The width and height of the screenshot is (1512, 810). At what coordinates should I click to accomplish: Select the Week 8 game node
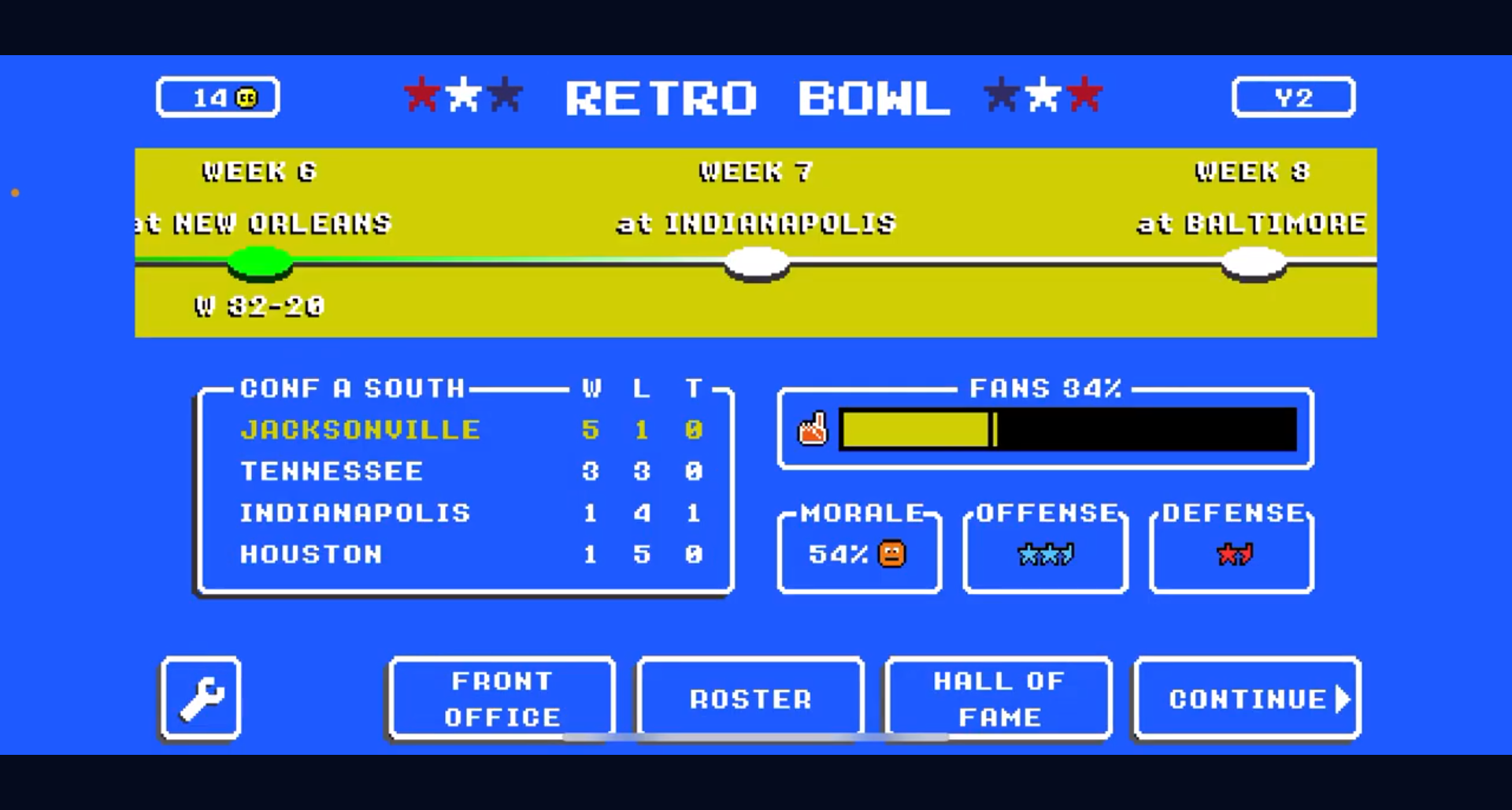tap(1252, 260)
